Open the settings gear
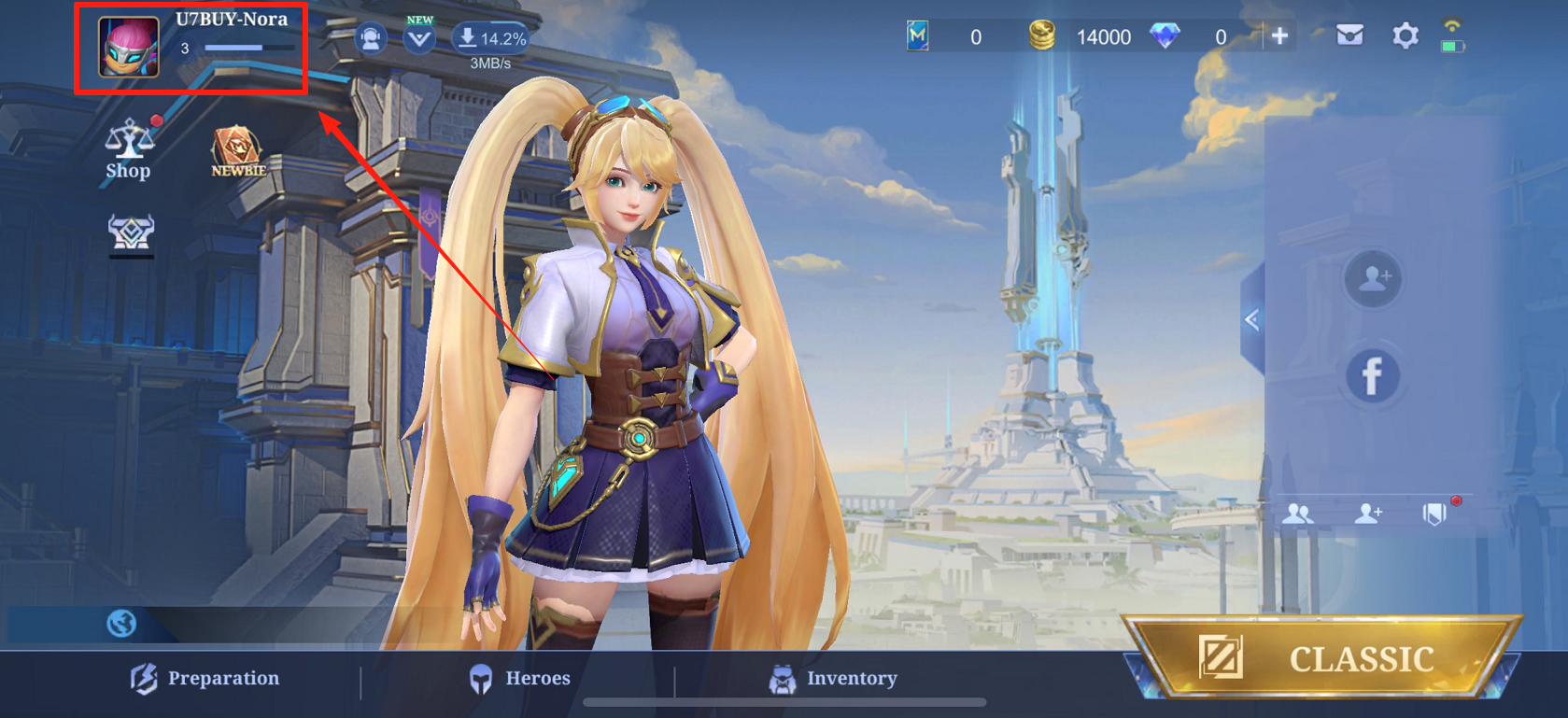The height and width of the screenshot is (718, 1568). 1405,36
